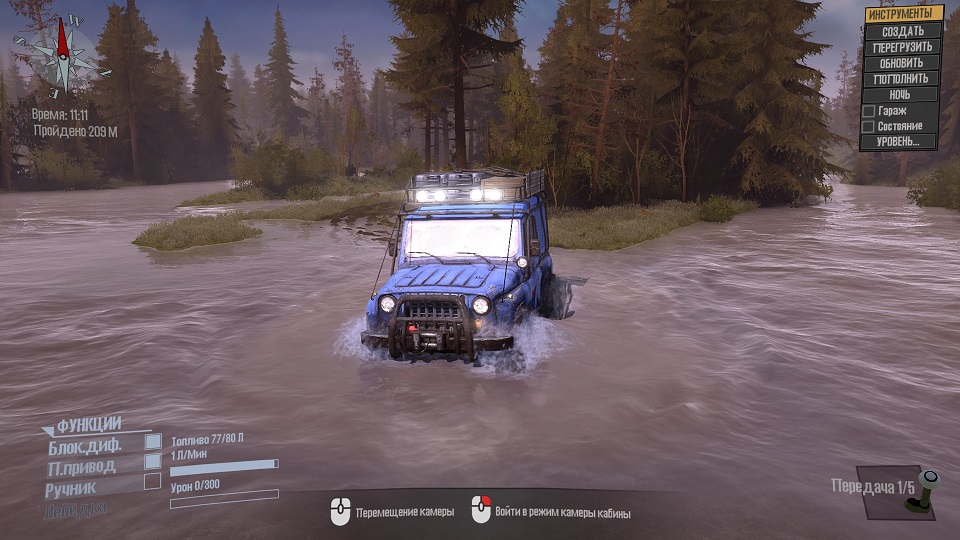Image resolution: width=960 pixels, height=540 pixels.
Task: Collapse the Функции panel header
Action: point(88,424)
